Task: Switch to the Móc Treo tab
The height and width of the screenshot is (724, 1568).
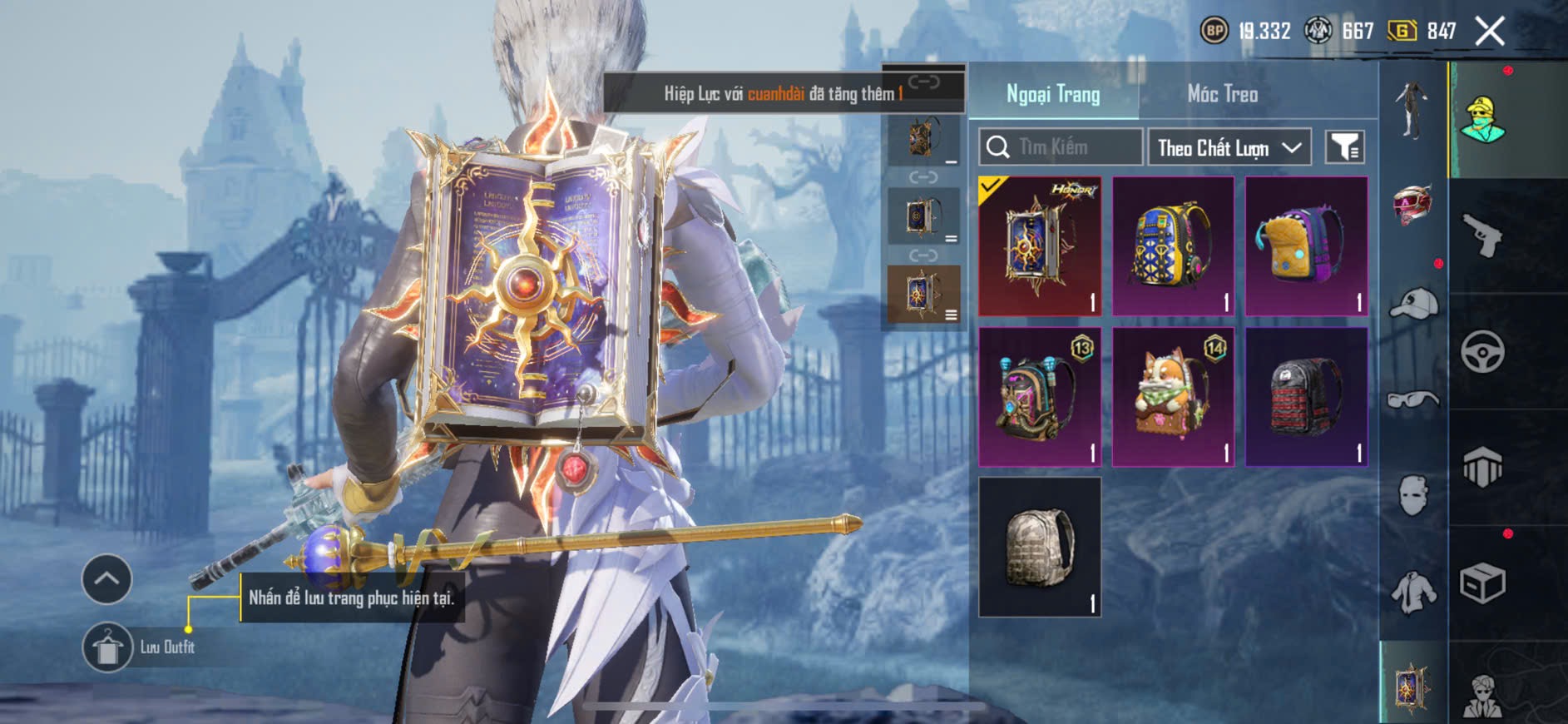Action: click(1222, 94)
